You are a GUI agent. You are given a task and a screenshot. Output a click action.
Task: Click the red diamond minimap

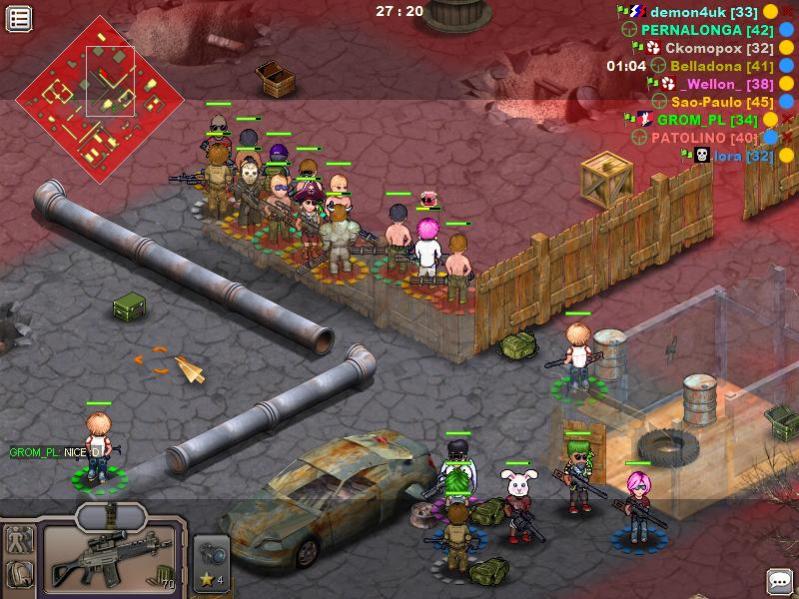[100, 98]
